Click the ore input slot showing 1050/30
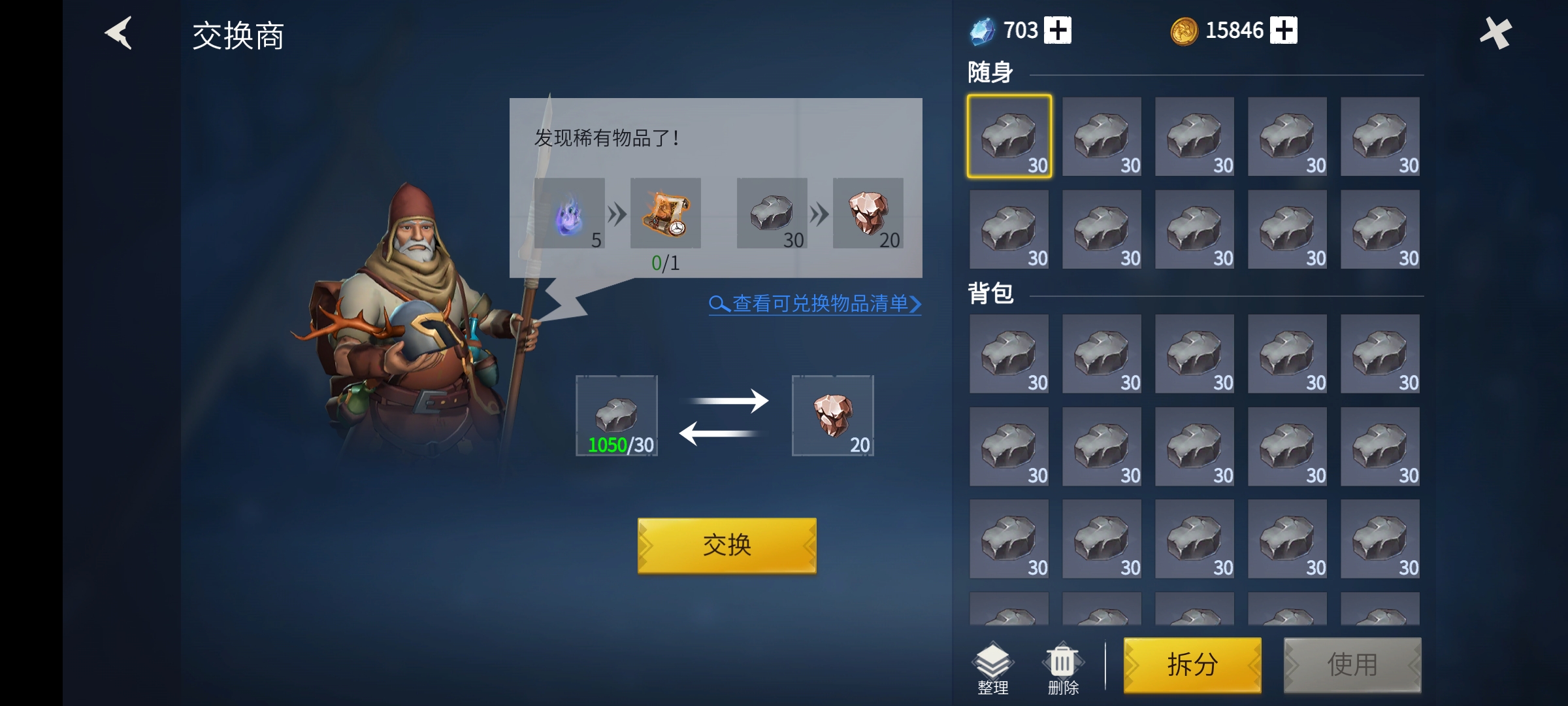The height and width of the screenshot is (706, 1568). click(617, 416)
